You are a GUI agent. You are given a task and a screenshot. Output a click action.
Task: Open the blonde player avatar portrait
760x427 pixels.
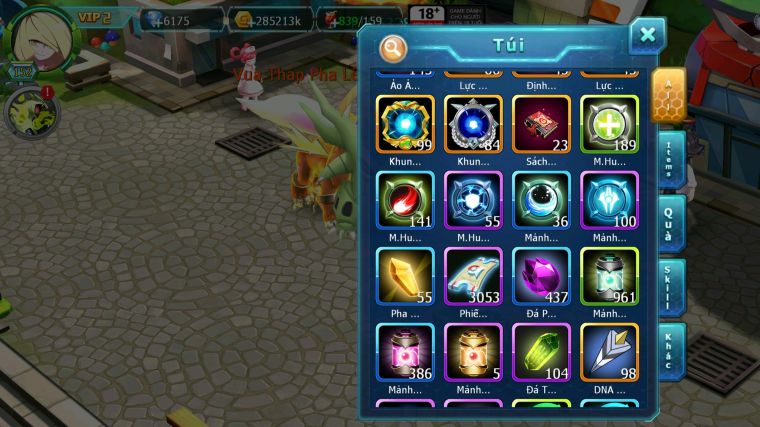pos(38,38)
